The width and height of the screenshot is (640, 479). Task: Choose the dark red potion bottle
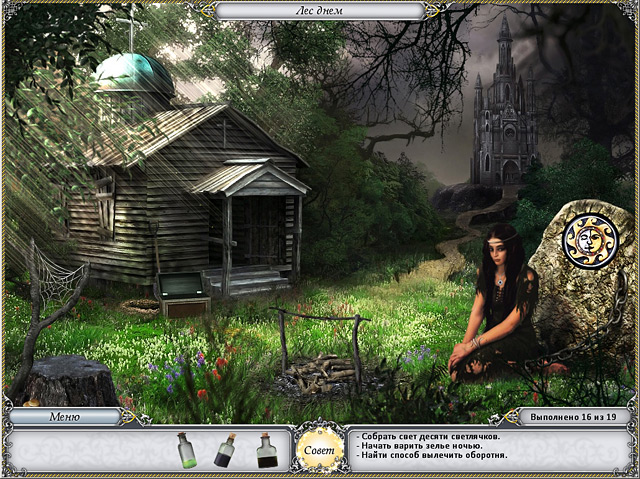267,451
